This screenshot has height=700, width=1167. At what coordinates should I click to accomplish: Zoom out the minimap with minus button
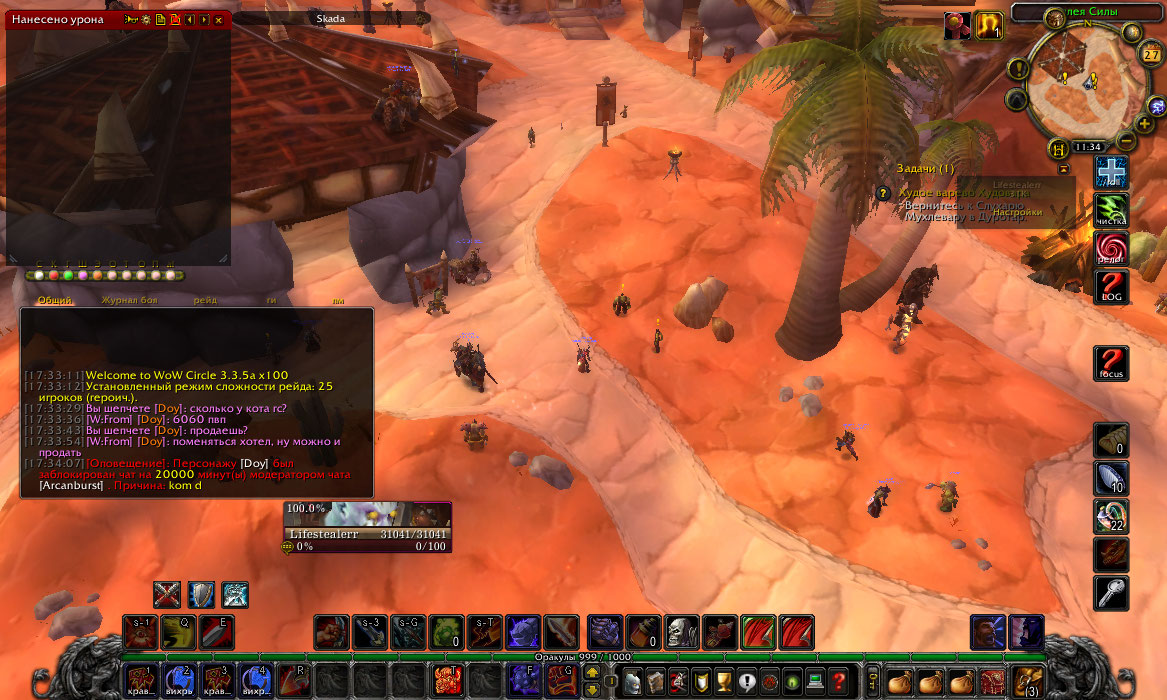coord(1126,141)
